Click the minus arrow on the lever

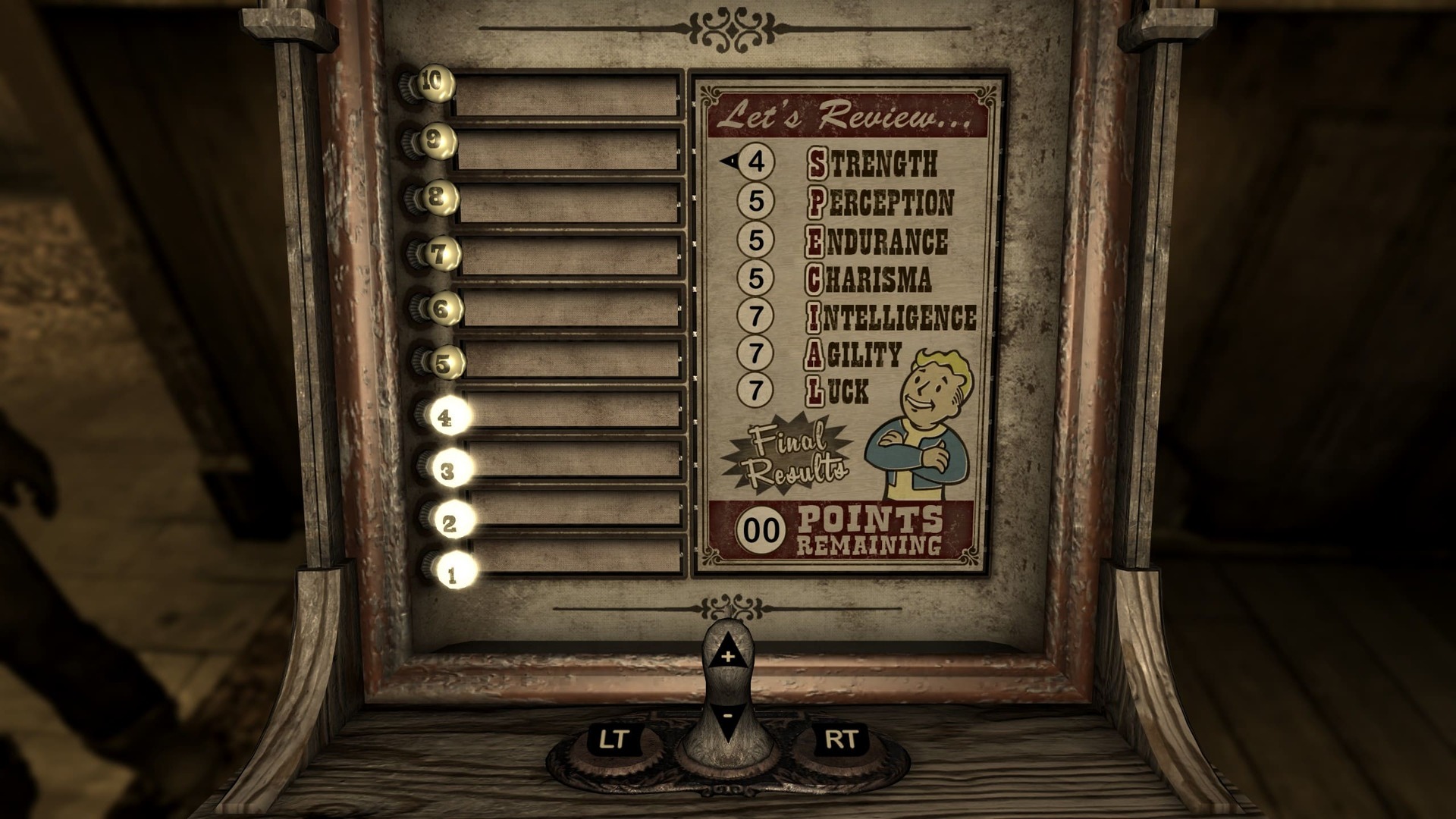[x=727, y=717]
